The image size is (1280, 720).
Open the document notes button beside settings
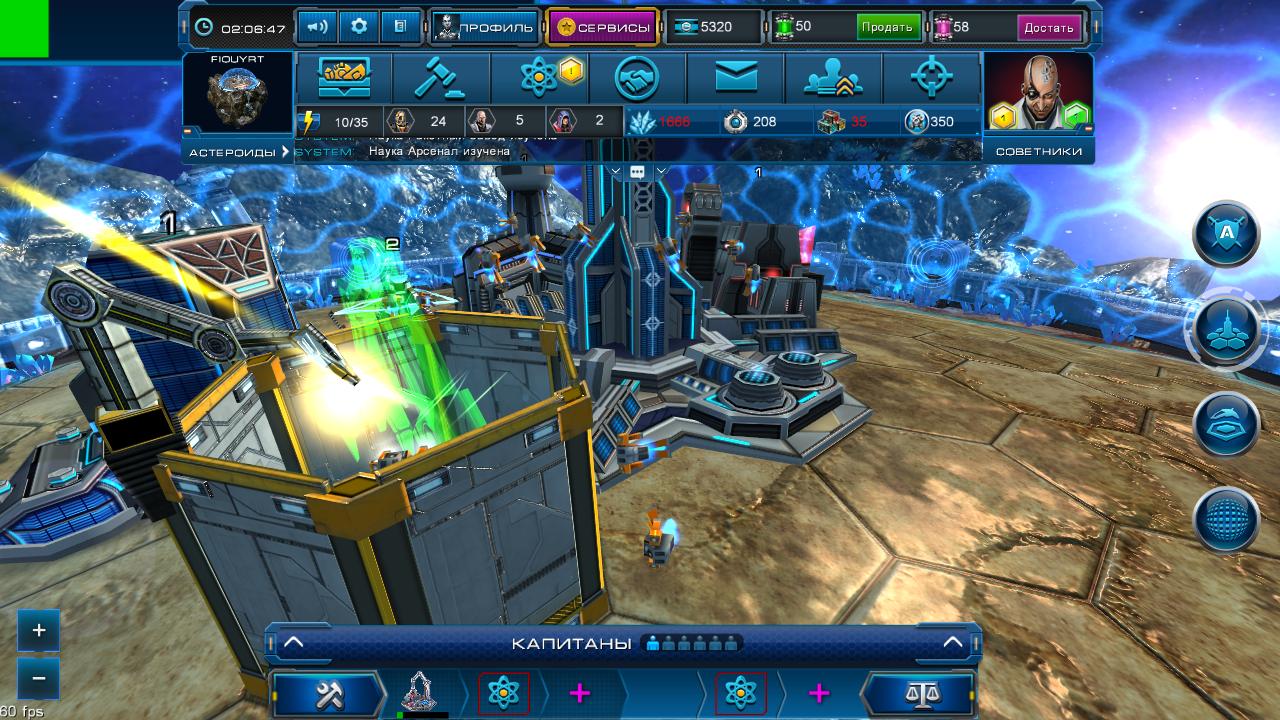(400, 27)
